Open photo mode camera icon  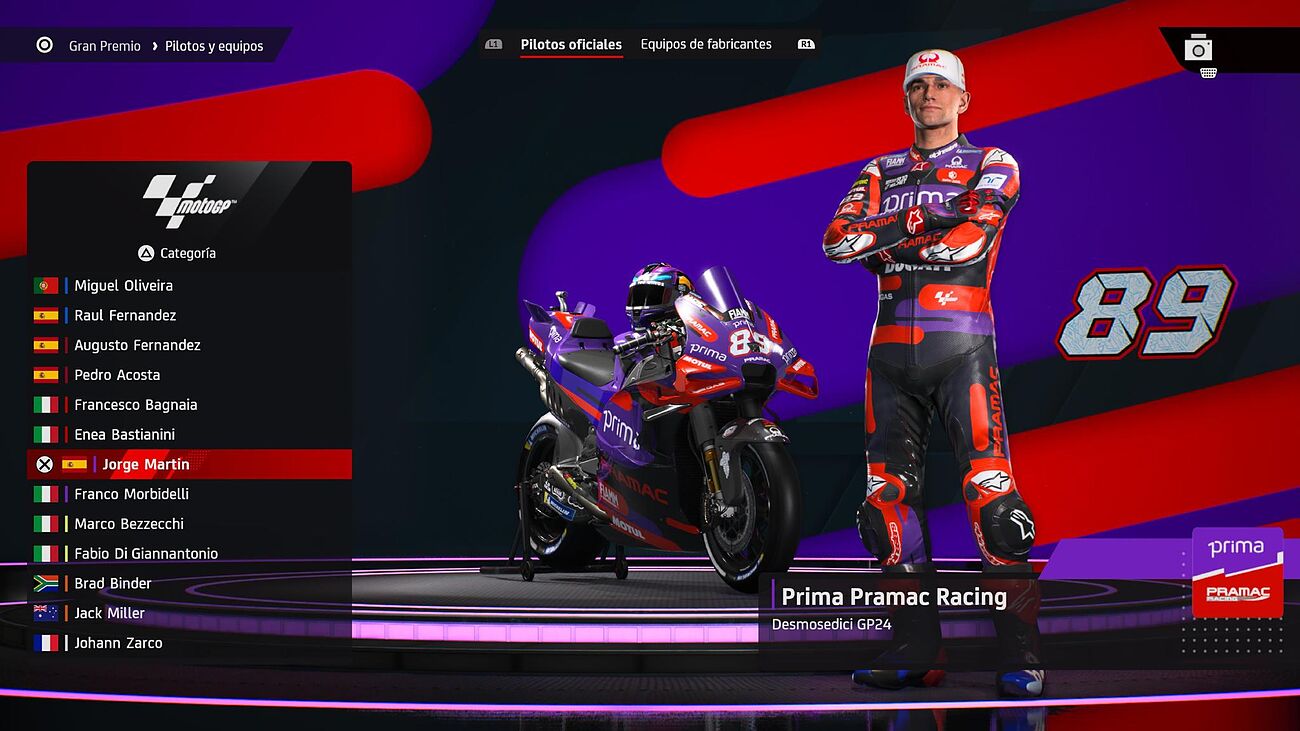(x=1198, y=48)
